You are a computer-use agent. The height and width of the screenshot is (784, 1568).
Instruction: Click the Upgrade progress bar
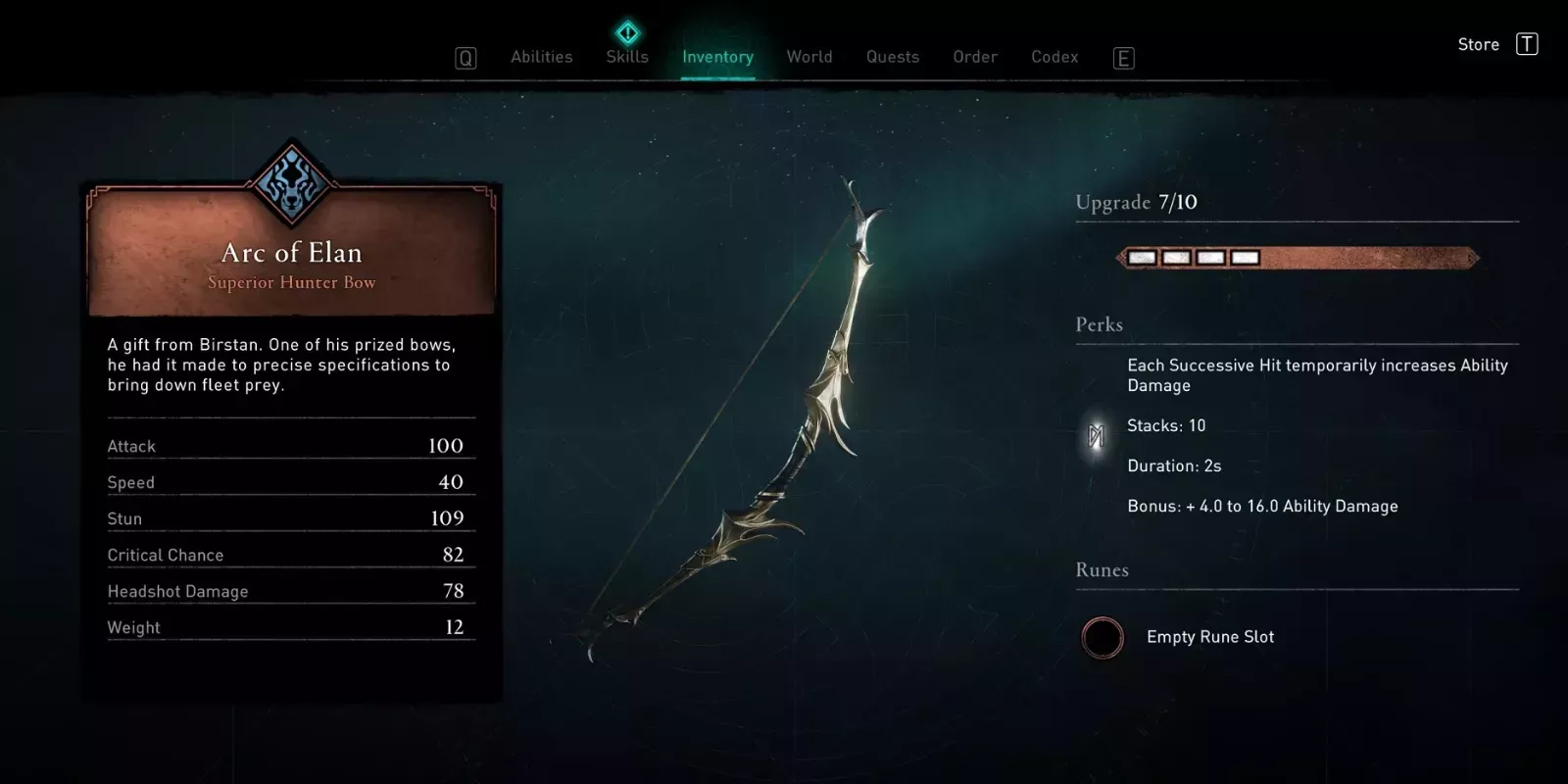[x=1298, y=258]
